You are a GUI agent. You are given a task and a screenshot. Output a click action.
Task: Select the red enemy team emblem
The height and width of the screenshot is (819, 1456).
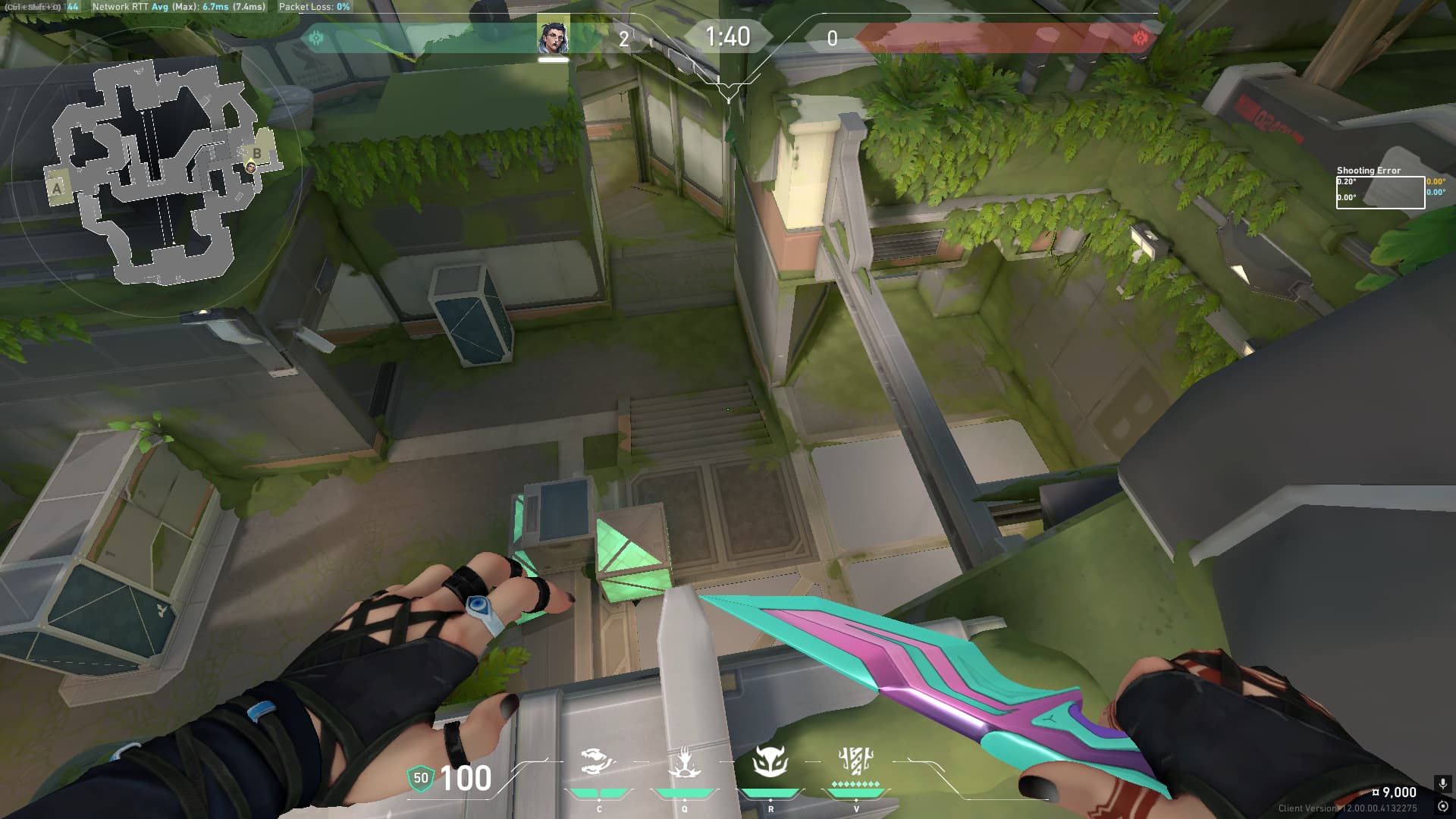click(x=1140, y=38)
